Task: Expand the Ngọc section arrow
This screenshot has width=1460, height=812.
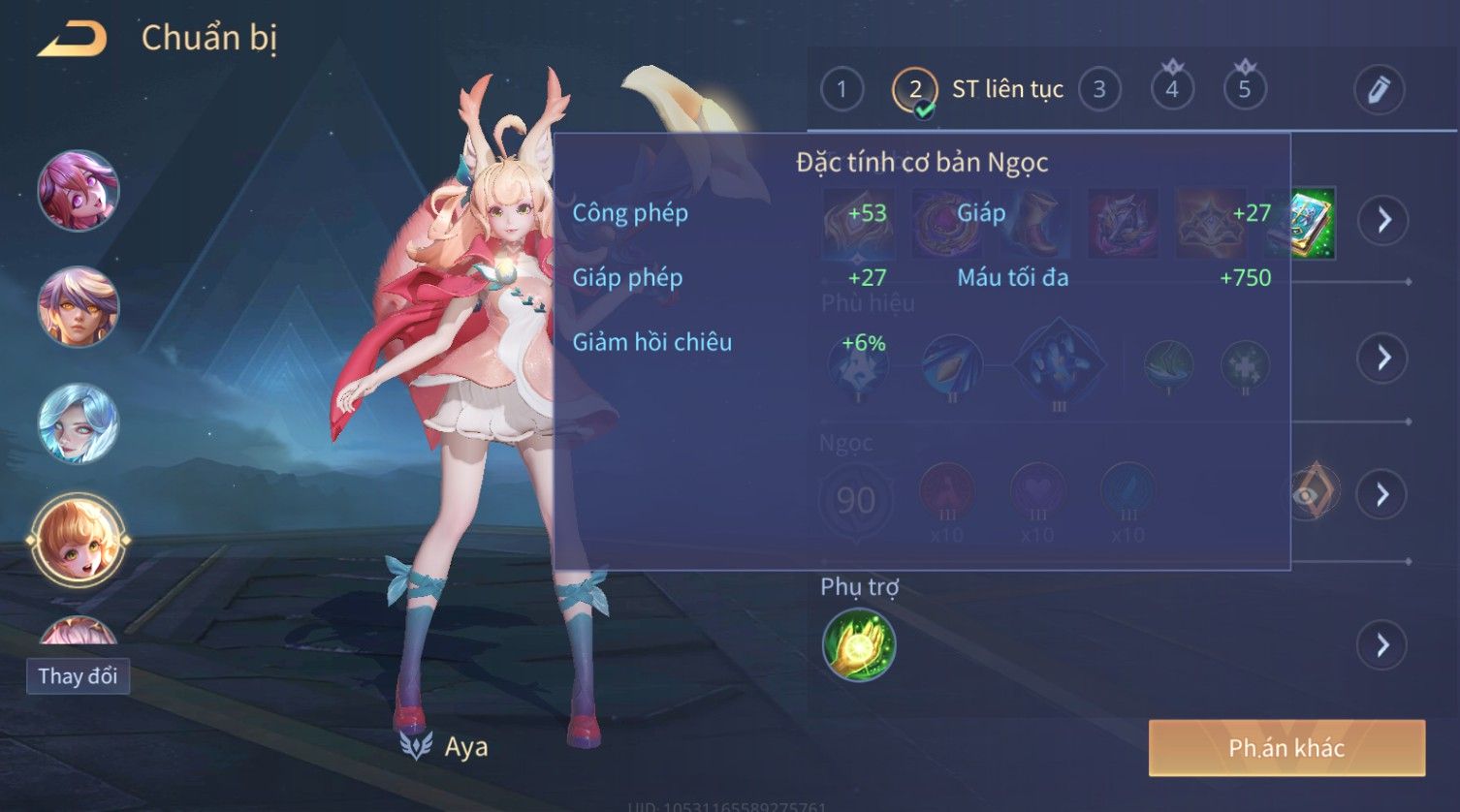Action: (x=1383, y=495)
